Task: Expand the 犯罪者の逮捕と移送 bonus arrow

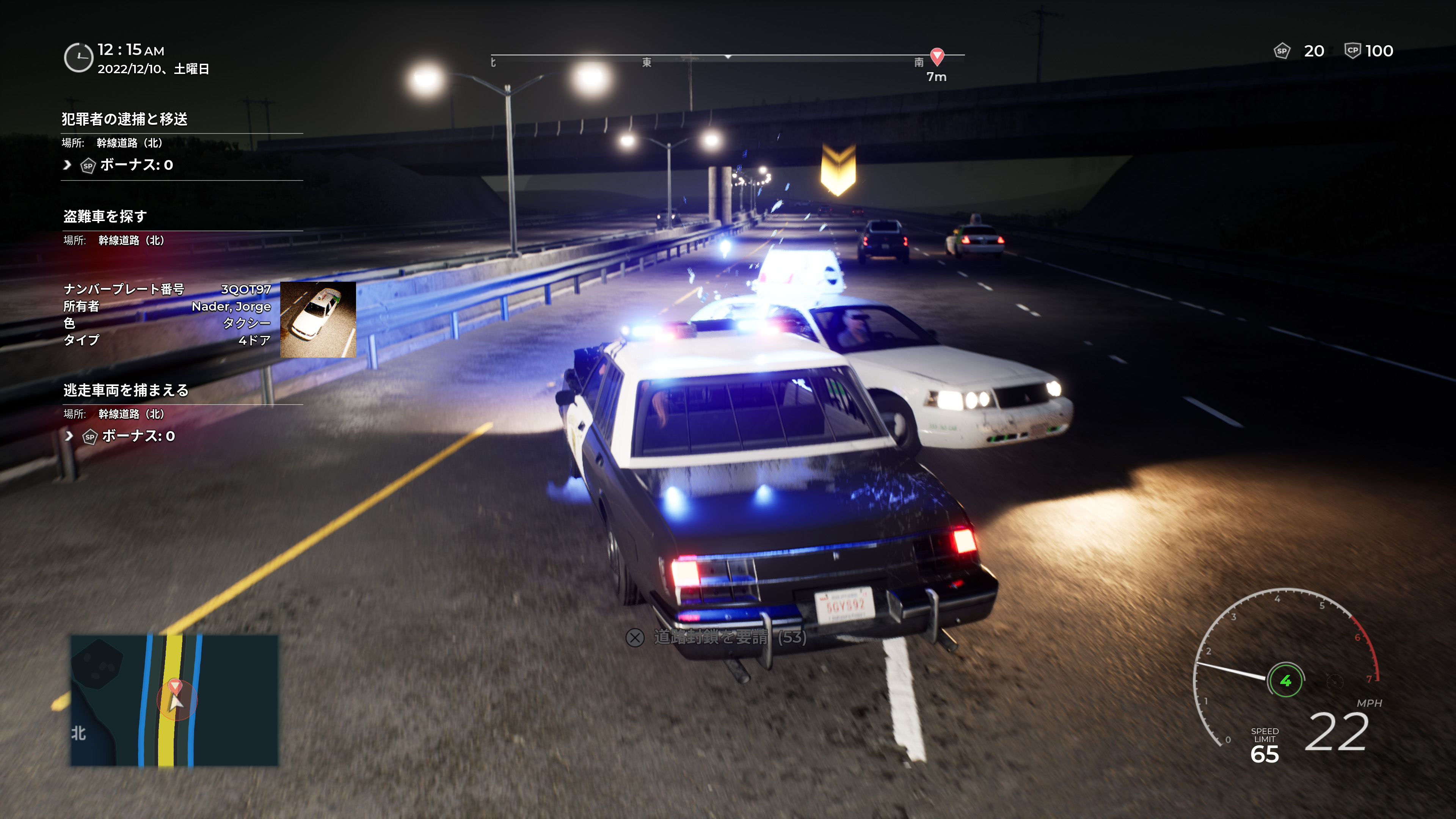Action: (67, 165)
